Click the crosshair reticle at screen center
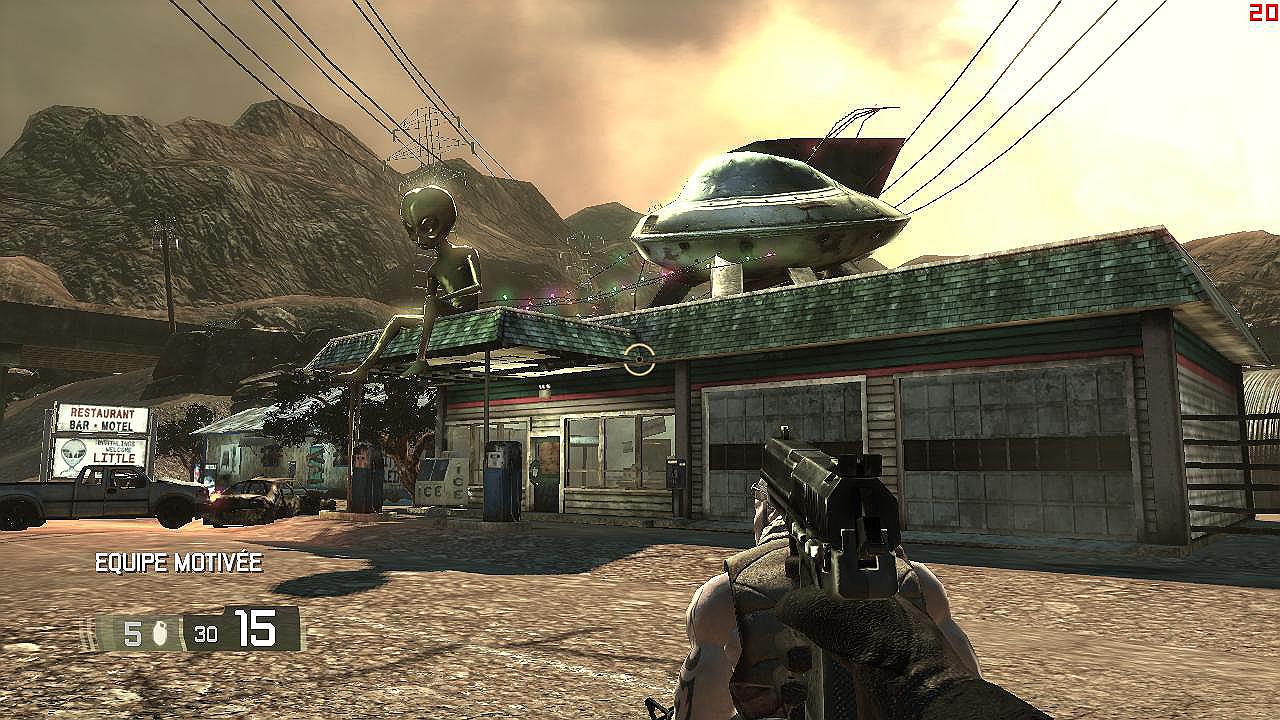This screenshot has height=720, width=1280. (637, 360)
